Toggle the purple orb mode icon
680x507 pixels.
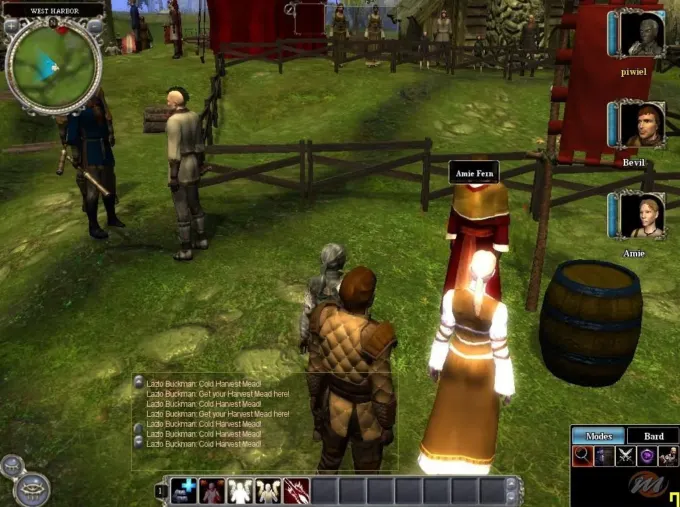pyautogui.click(x=648, y=456)
